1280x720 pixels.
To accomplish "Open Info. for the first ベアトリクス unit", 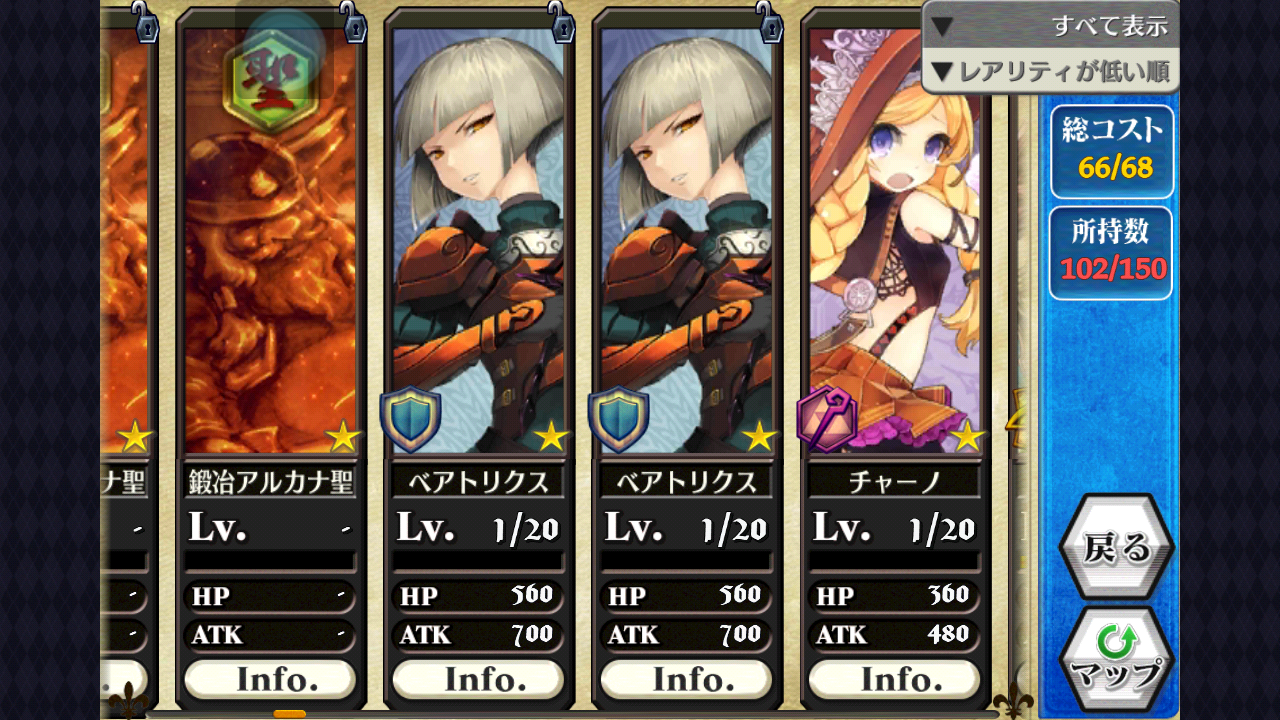I will click(477, 678).
